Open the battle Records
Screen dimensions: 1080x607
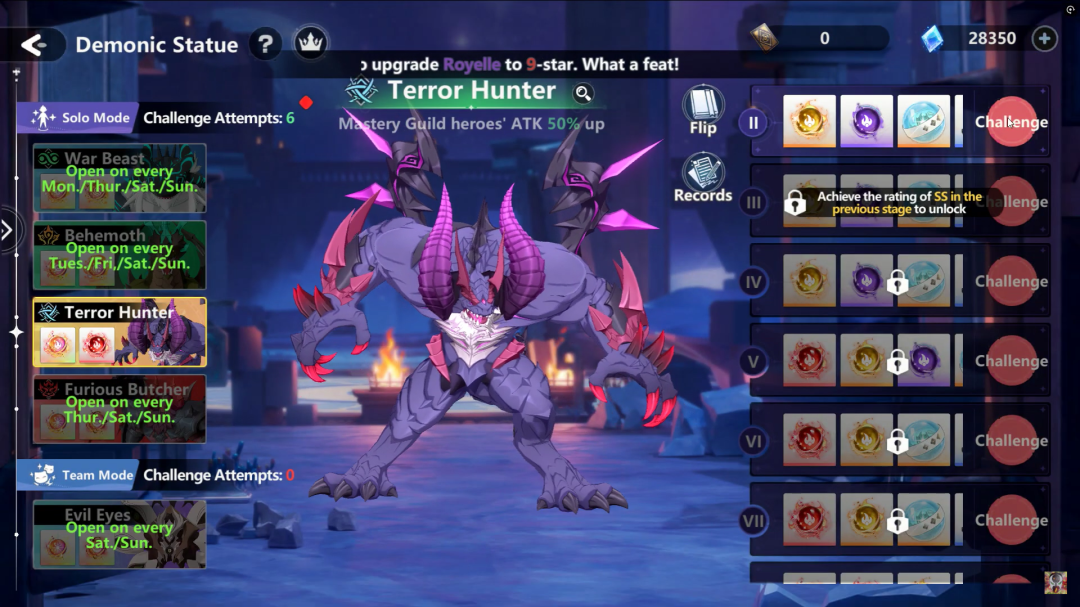pyautogui.click(x=703, y=178)
